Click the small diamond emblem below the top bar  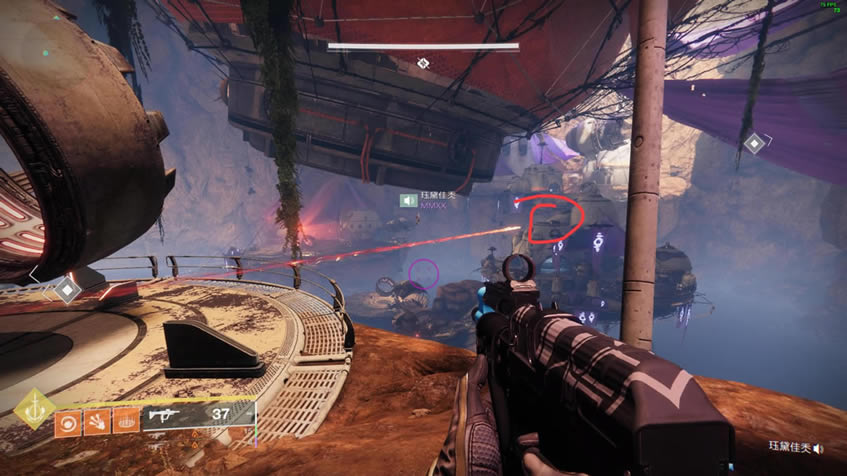click(423, 63)
